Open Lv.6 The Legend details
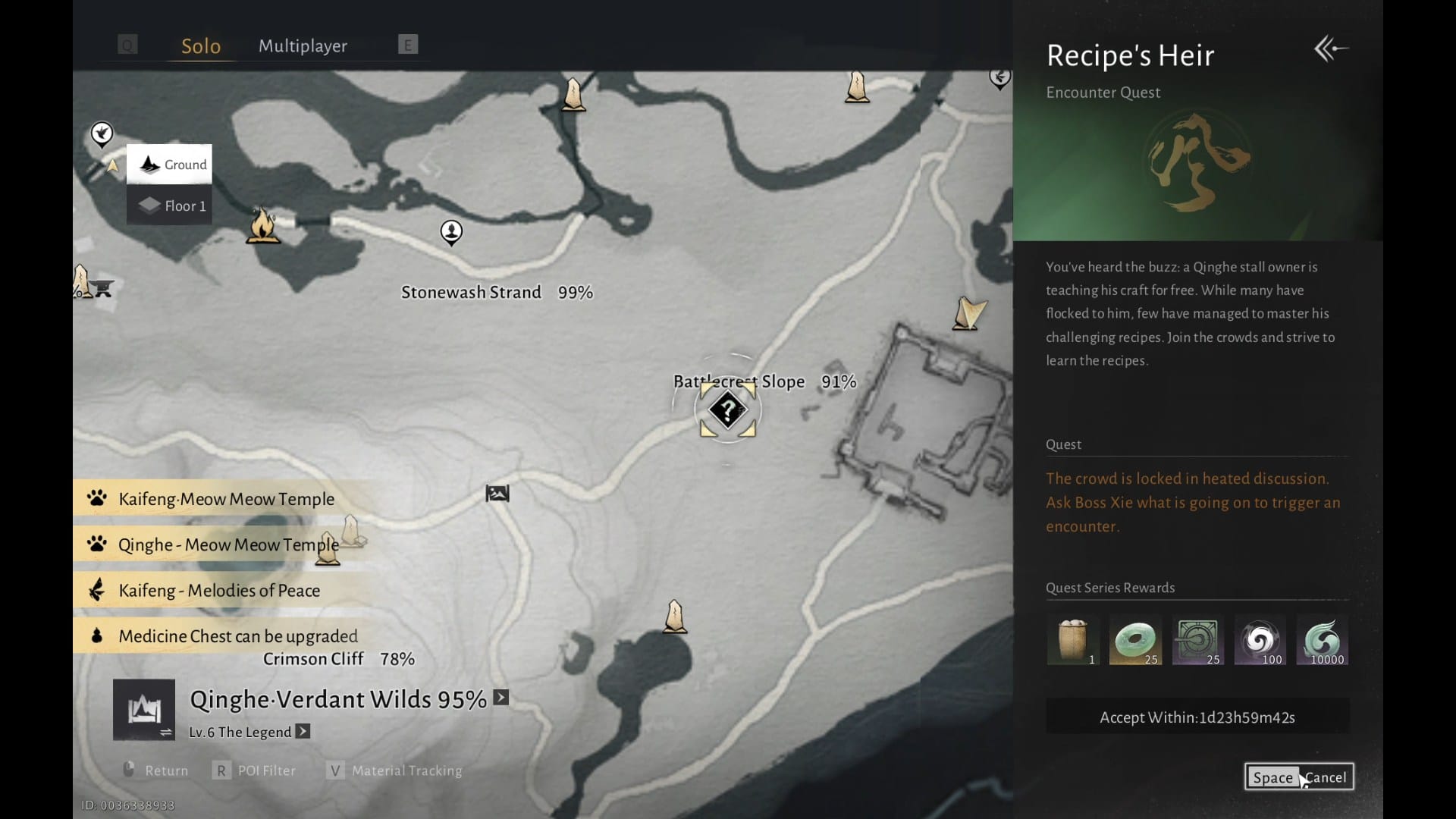 click(x=303, y=732)
